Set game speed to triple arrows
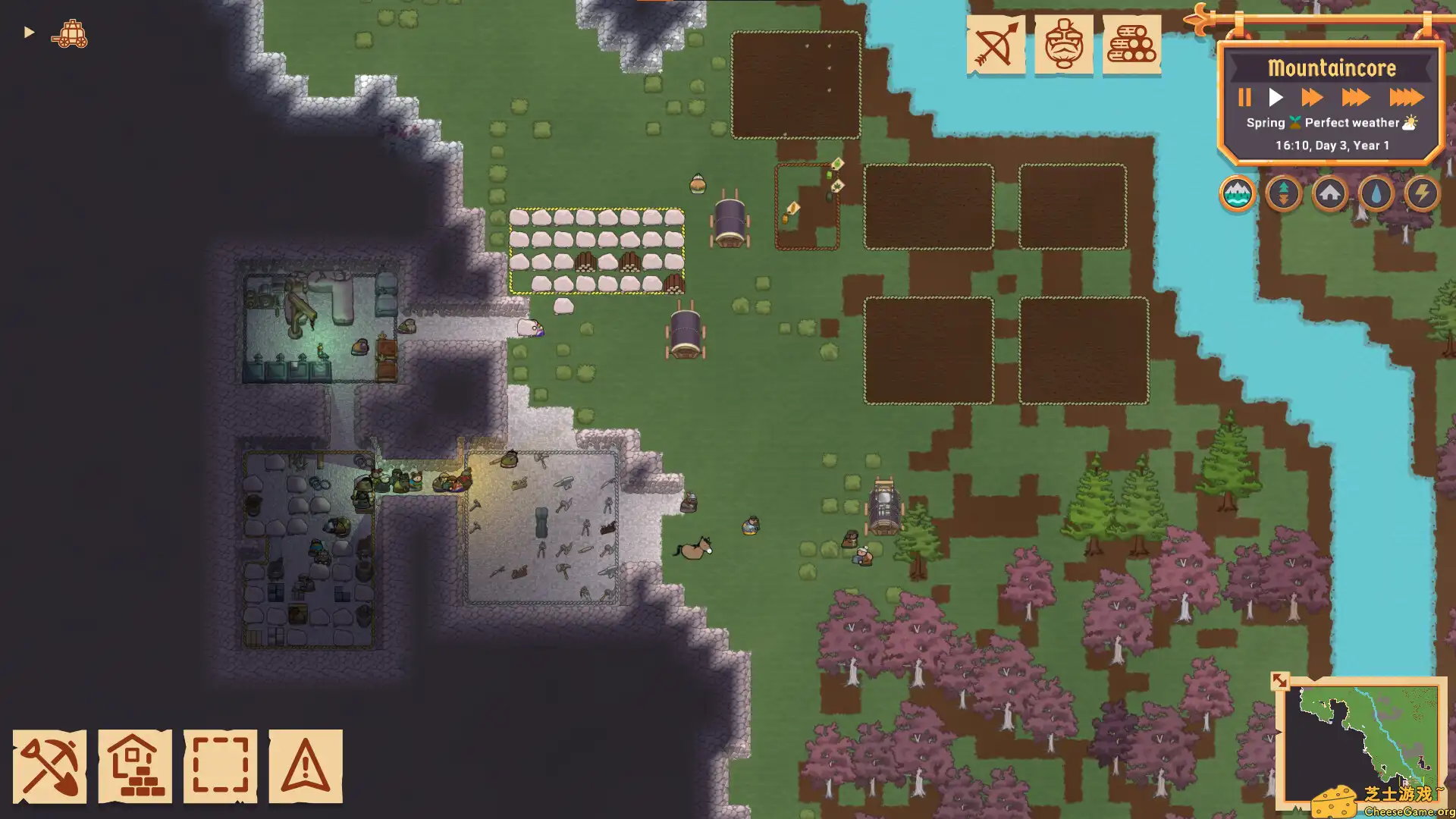Image resolution: width=1456 pixels, height=819 pixels. pos(1355,98)
